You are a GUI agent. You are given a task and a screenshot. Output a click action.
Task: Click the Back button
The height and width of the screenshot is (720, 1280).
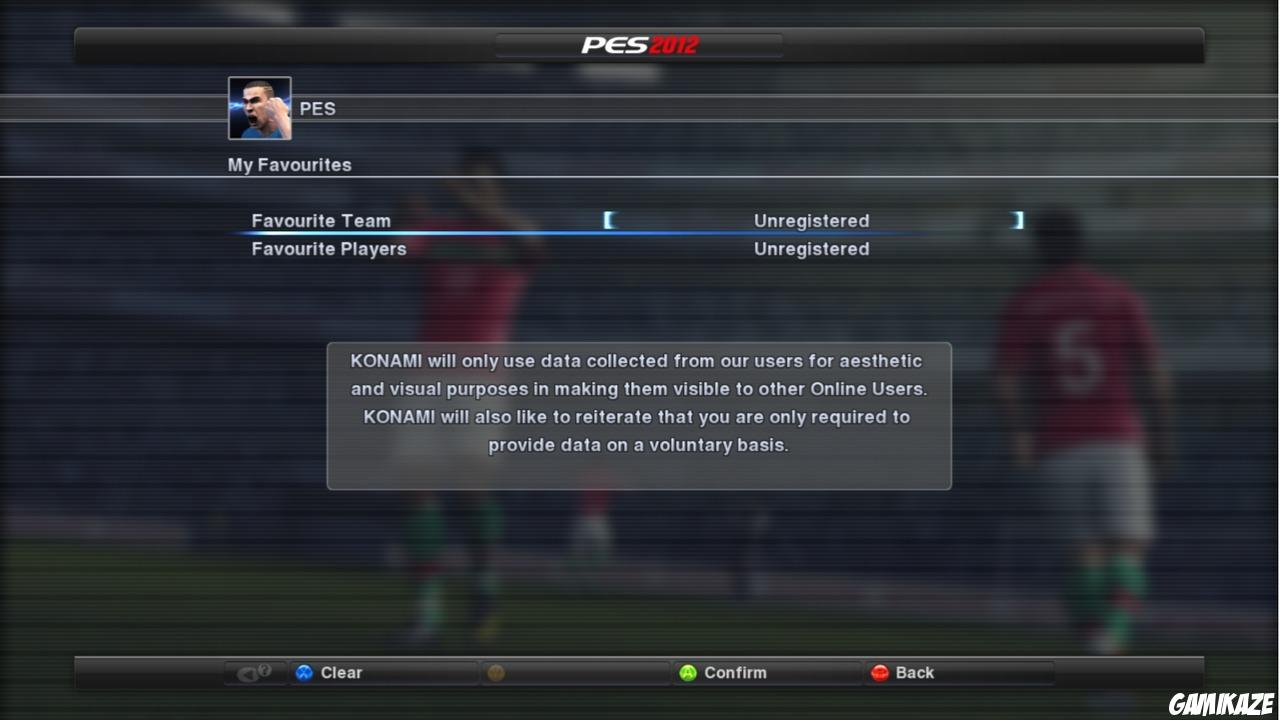[x=912, y=672]
